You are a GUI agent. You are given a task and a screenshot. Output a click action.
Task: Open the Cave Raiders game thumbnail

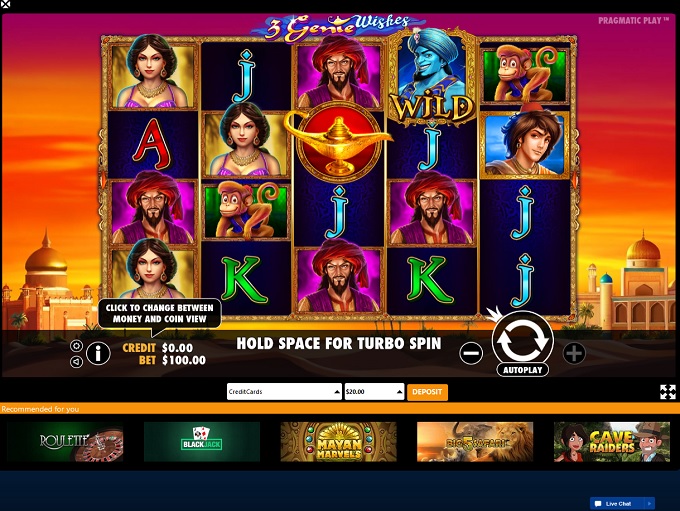(x=611, y=441)
